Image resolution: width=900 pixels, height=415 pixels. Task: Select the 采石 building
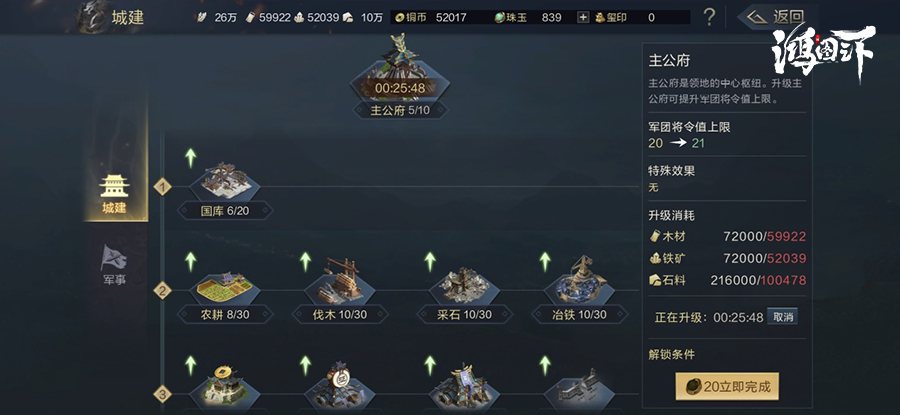click(464, 290)
